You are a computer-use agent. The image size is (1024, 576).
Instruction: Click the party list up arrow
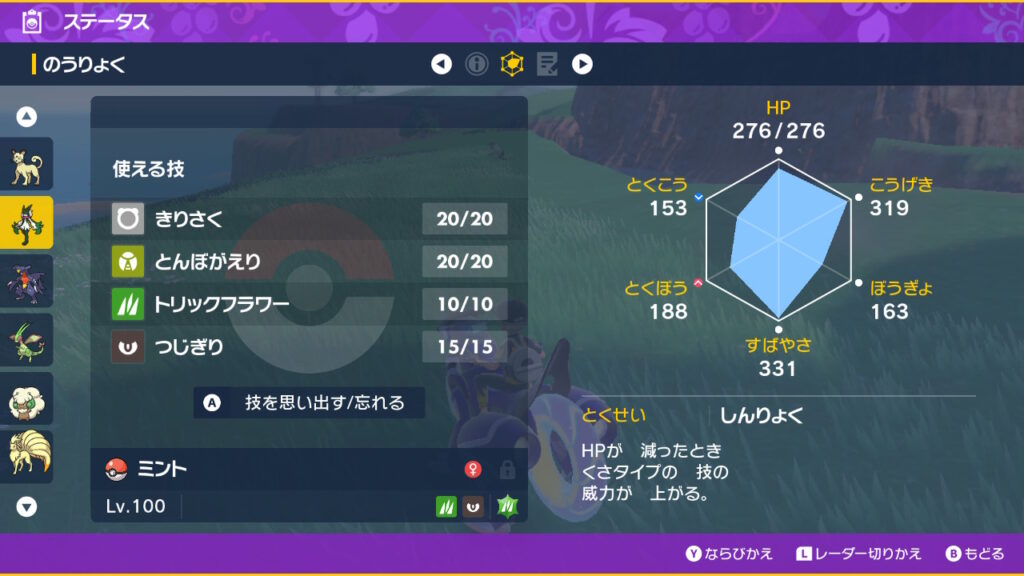tap(27, 117)
